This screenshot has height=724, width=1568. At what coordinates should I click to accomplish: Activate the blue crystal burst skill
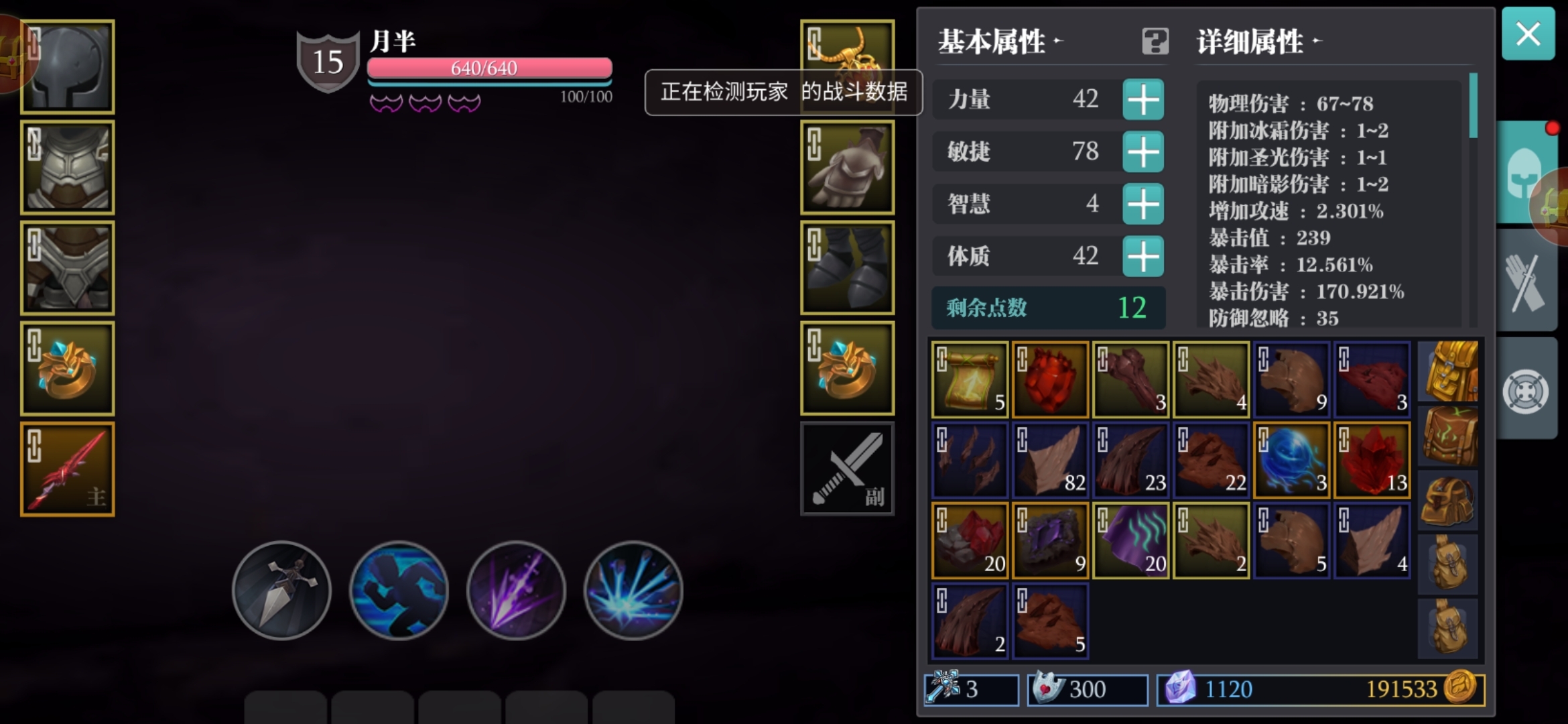(633, 590)
